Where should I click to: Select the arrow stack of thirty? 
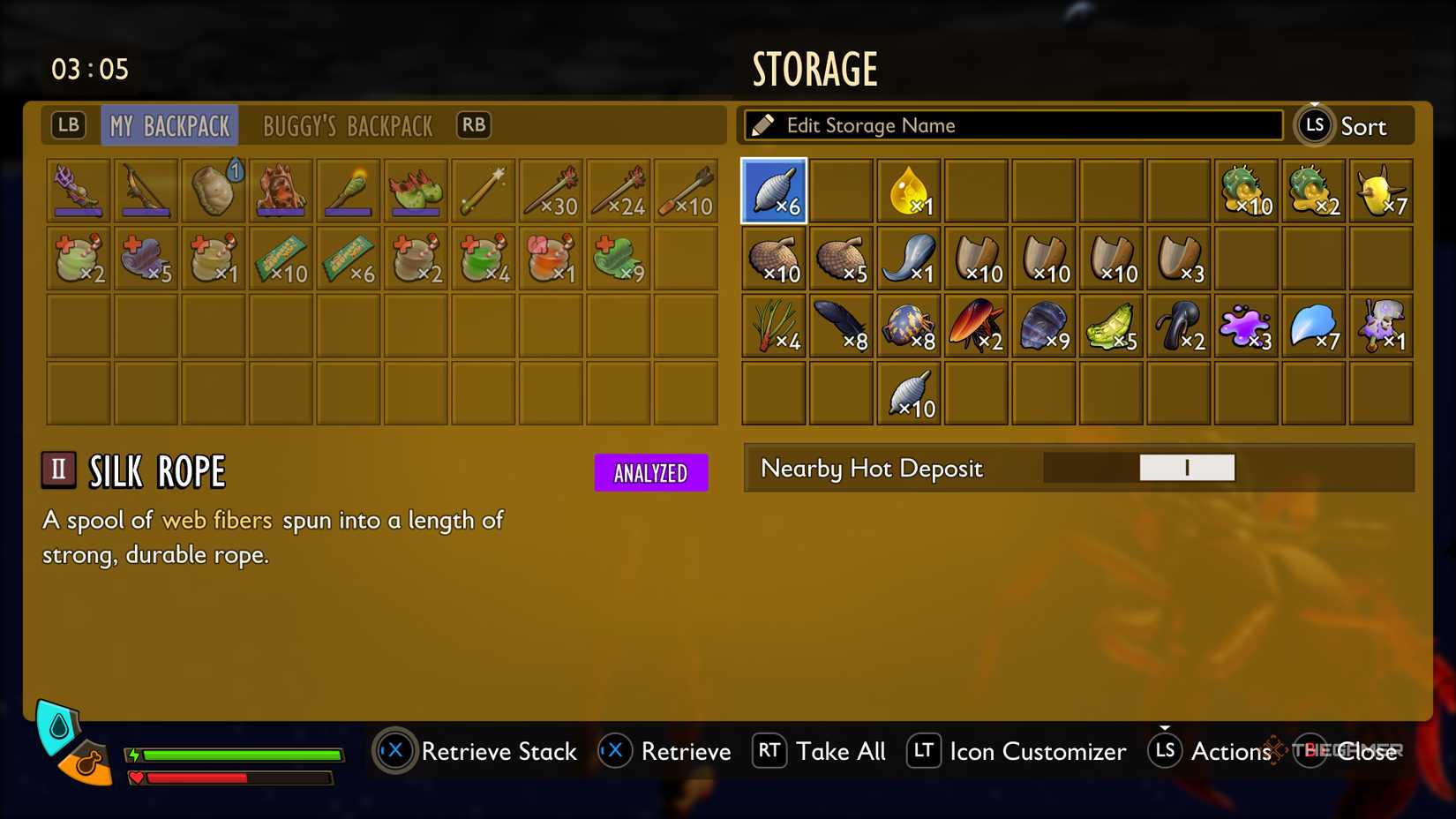[552, 190]
